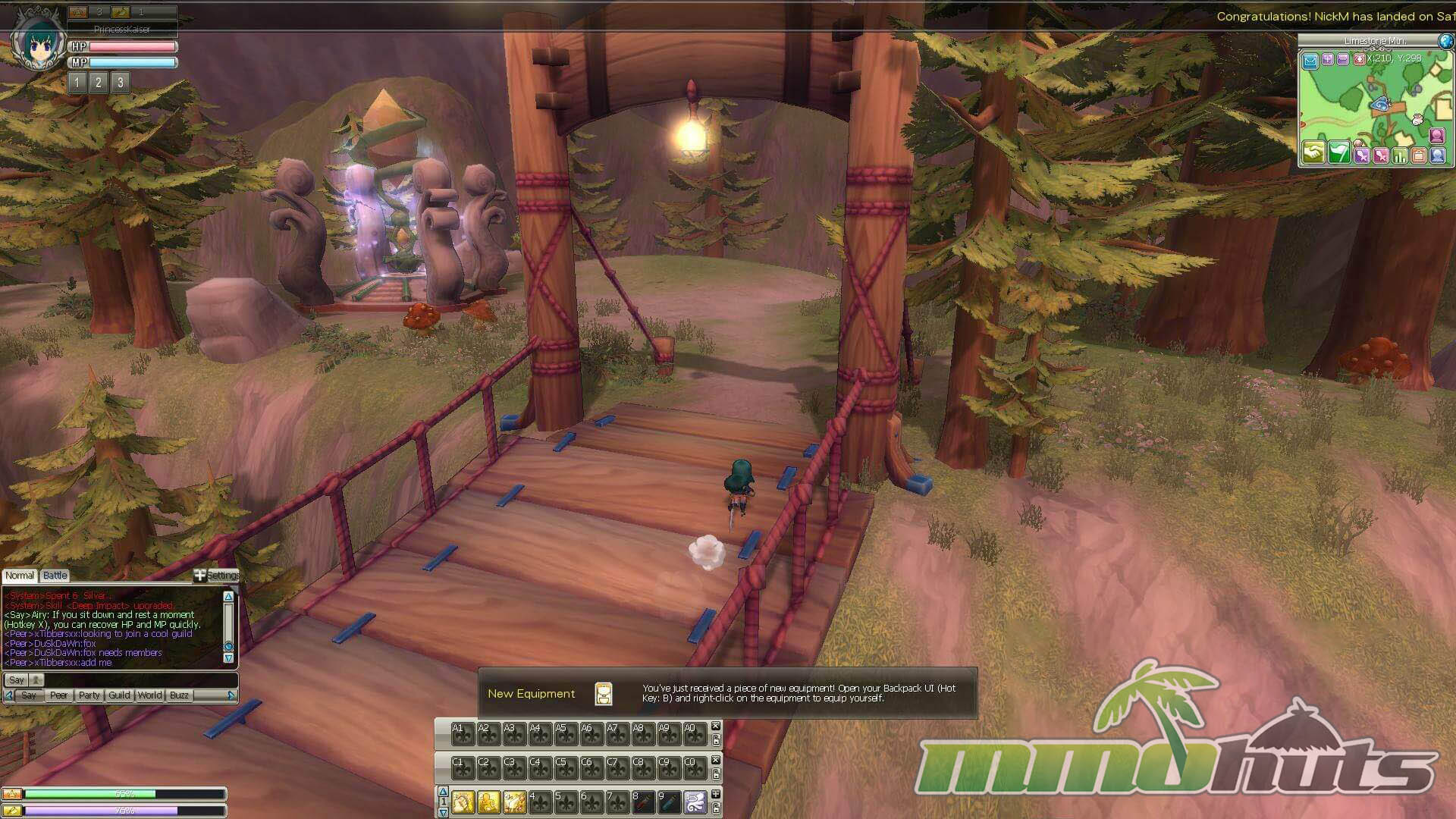1456x819 pixels.
Task: Use the blue potion in slot 9
Action: tap(669, 802)
